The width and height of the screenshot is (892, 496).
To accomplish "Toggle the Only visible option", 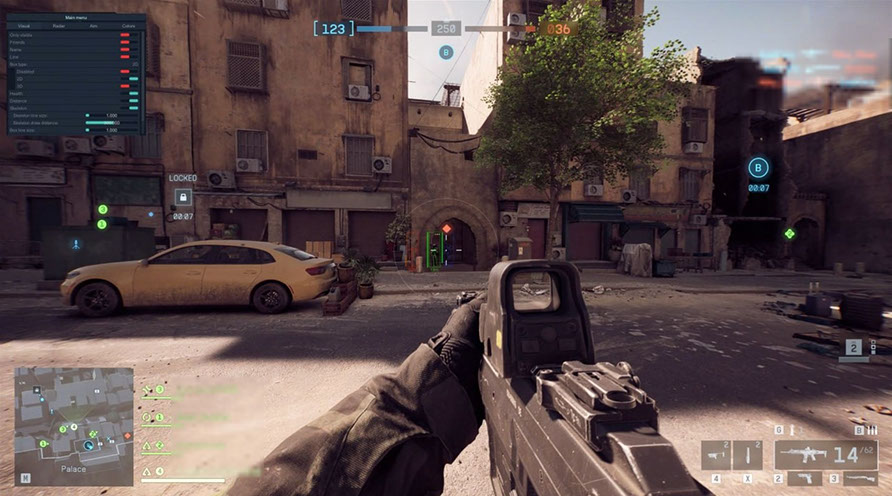I will (x=126, y=35).
